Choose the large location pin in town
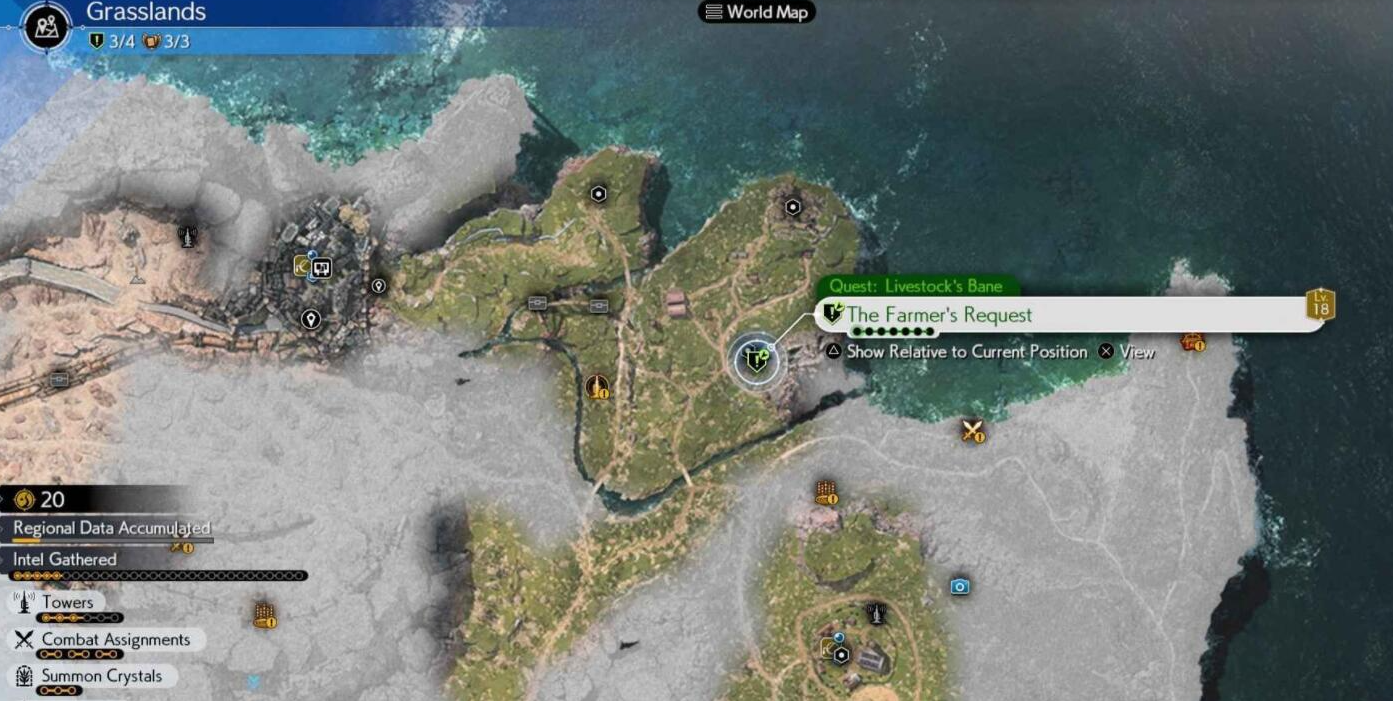This screenshot has height=701, width=1393. click(x=311, y=320)
